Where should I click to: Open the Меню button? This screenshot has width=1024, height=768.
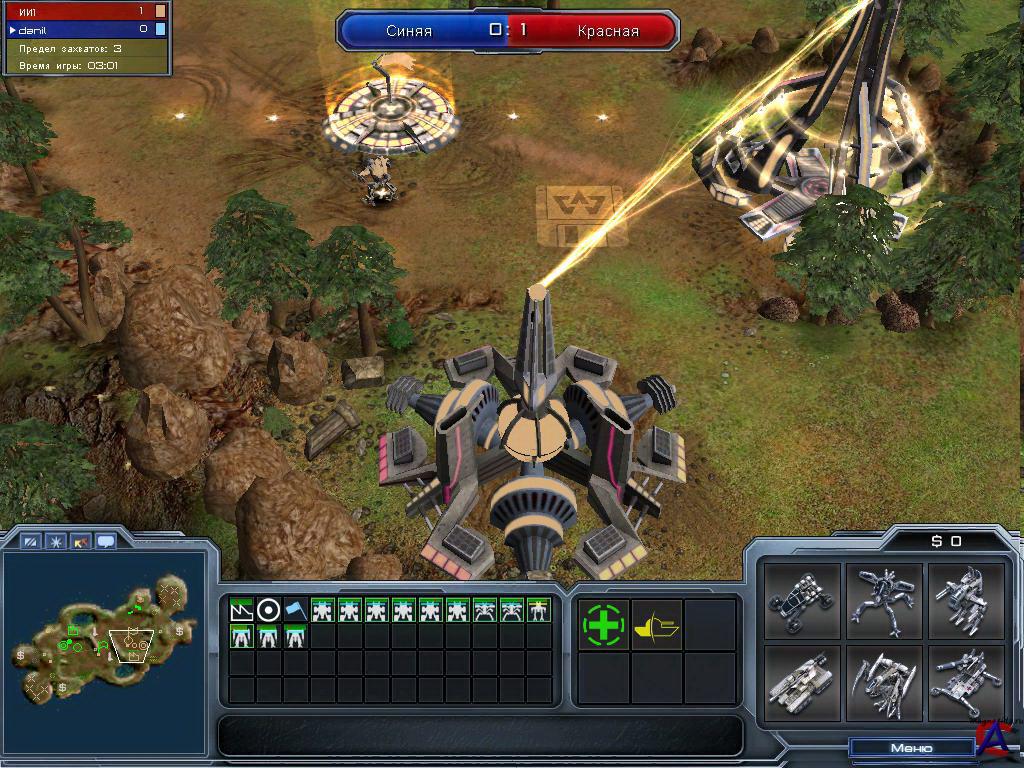pos(911,748)
